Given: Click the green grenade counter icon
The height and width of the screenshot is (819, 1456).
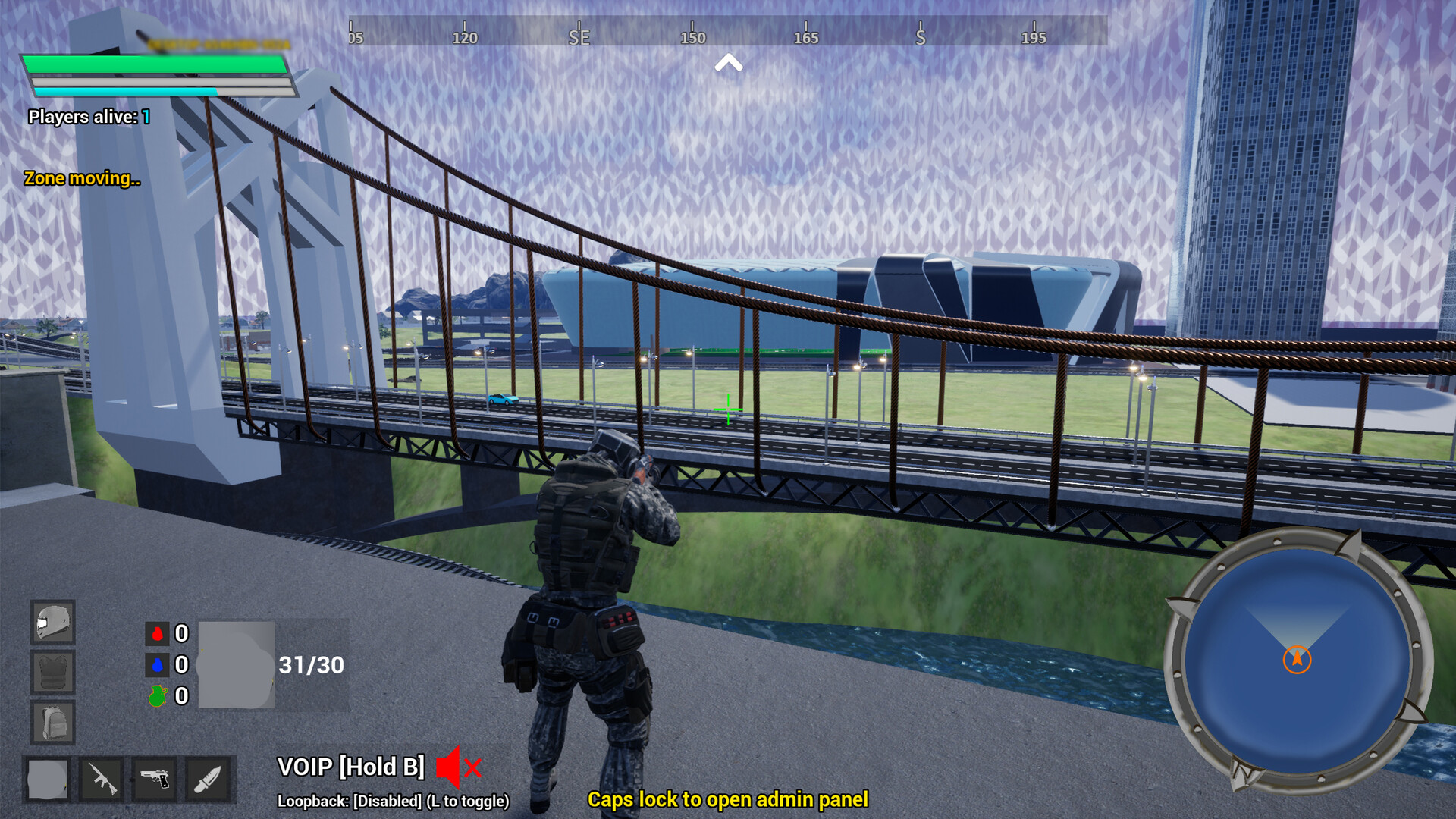Looking at the screenshot, I should click(x=157, y=696).
